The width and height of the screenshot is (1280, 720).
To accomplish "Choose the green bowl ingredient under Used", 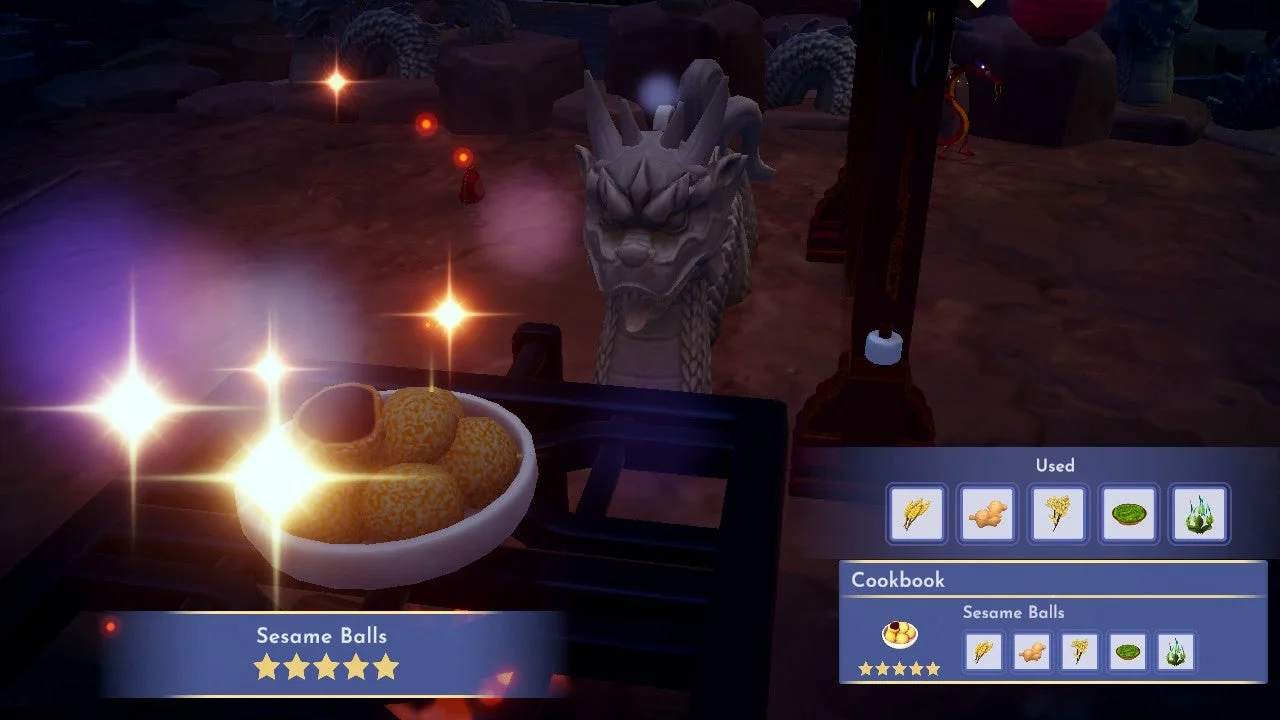I will [1129, 514].
